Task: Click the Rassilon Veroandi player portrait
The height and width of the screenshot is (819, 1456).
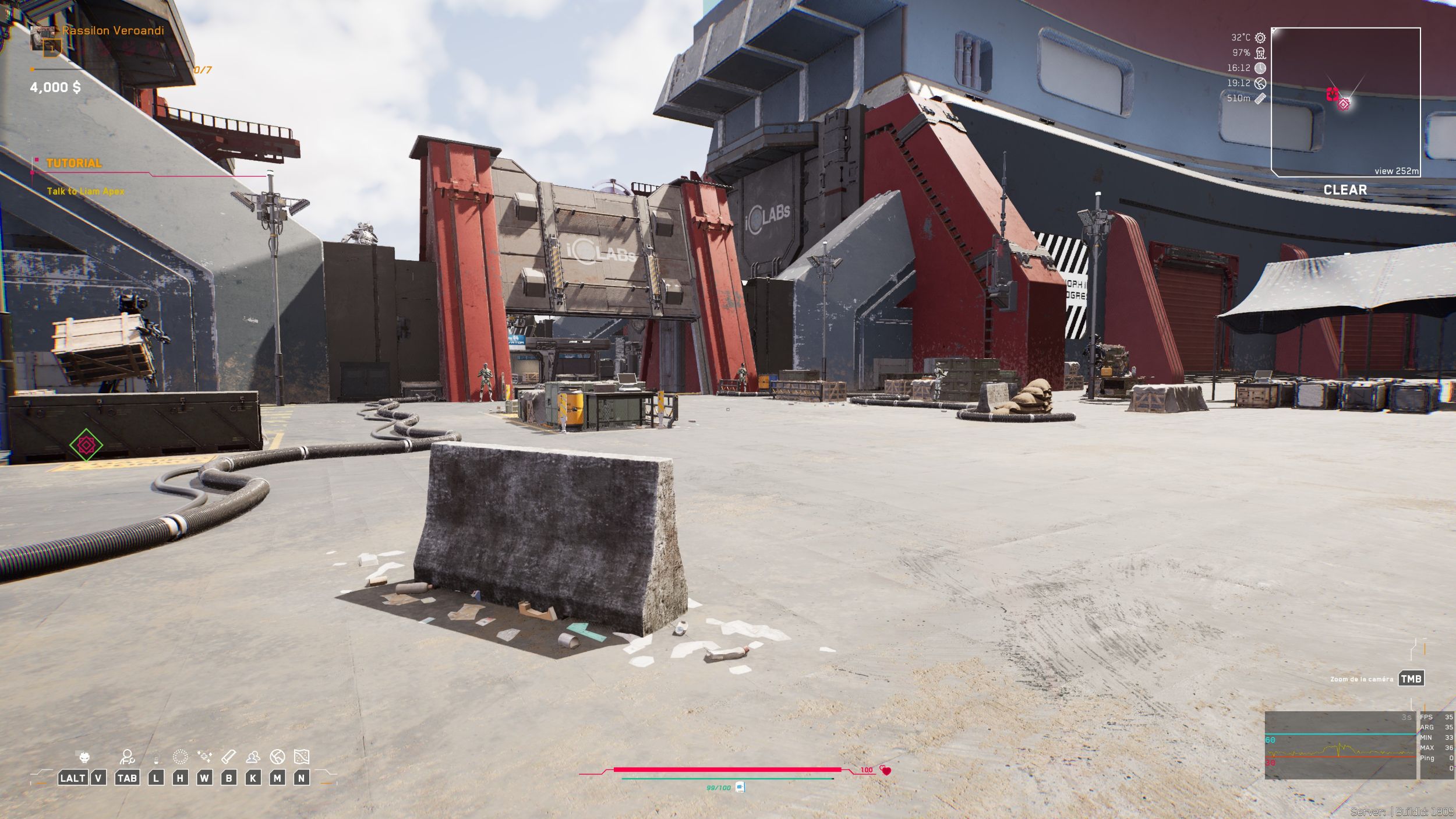Action: tap(45, 39)
